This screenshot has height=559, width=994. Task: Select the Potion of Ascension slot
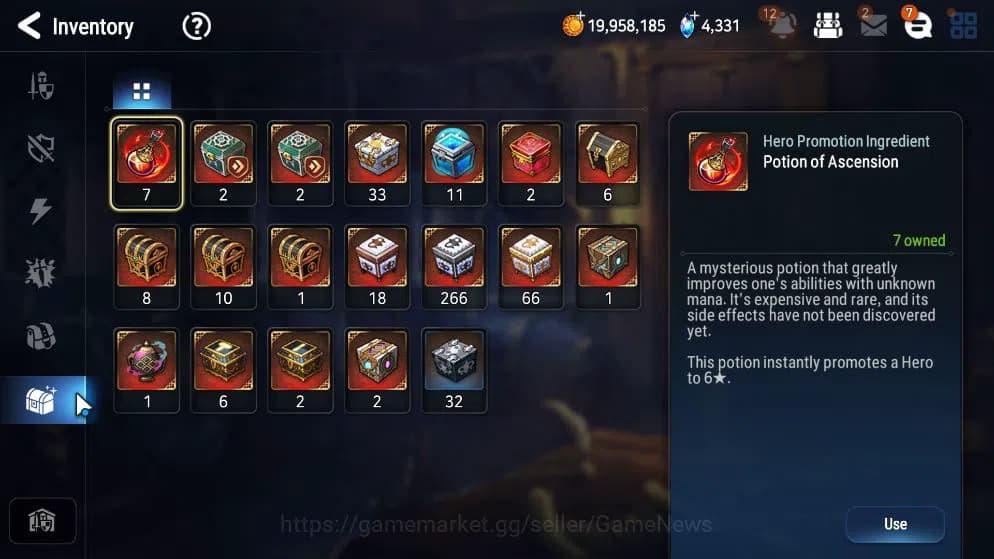coord(147,160)
